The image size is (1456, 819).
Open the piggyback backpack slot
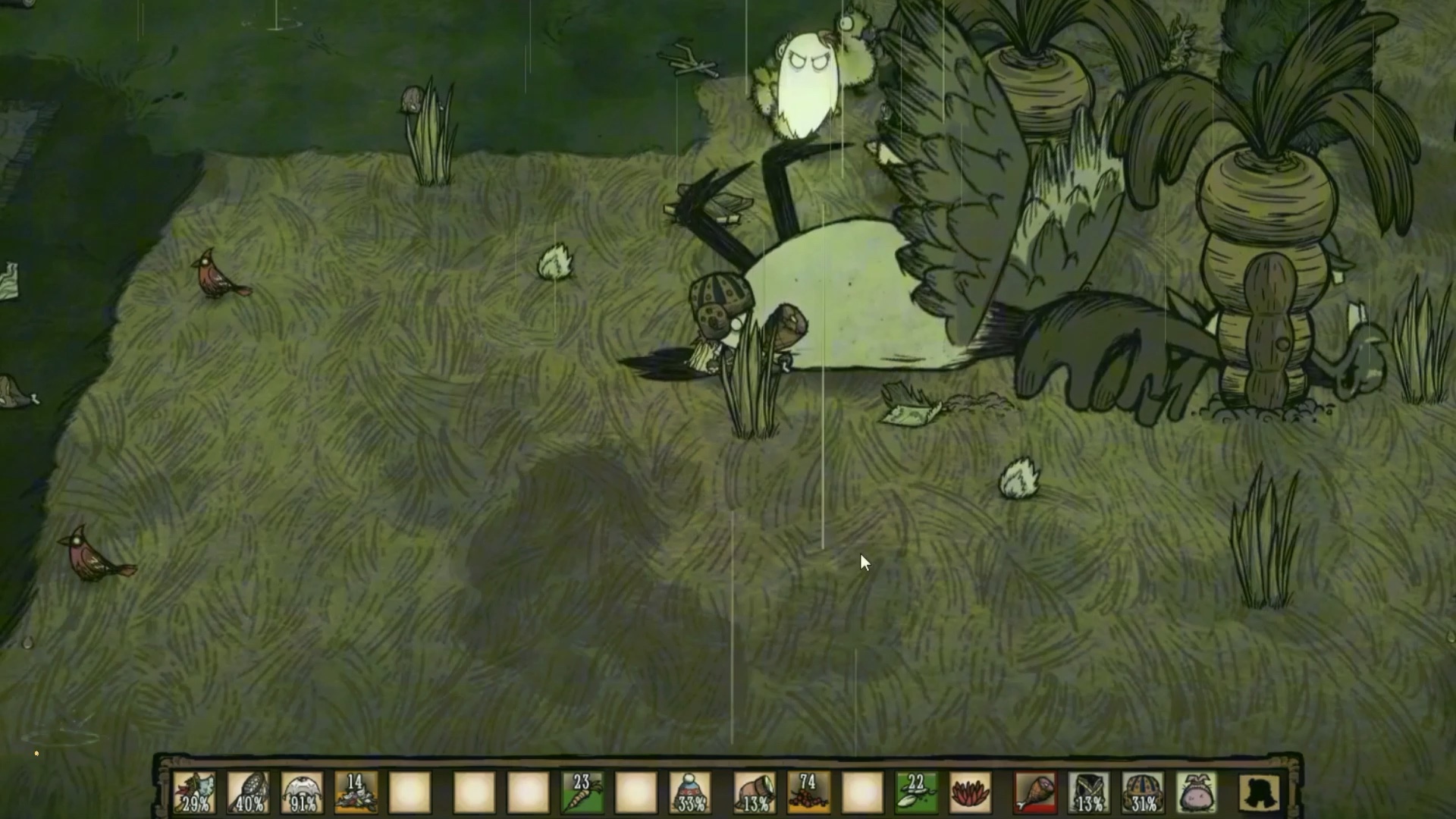tap(1197, 792)
